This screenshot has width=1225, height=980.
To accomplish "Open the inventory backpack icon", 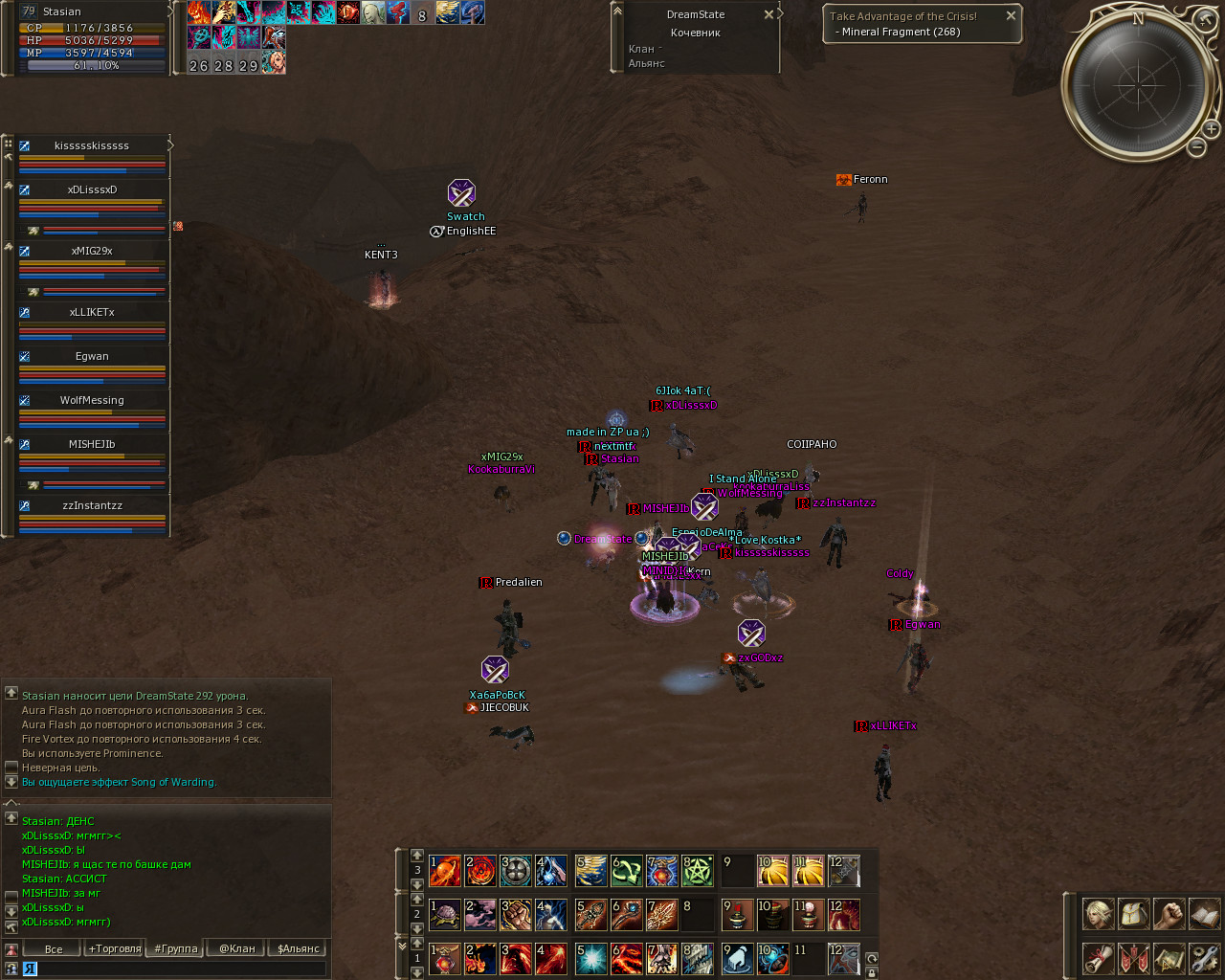I will click(x=1133, y=914).
